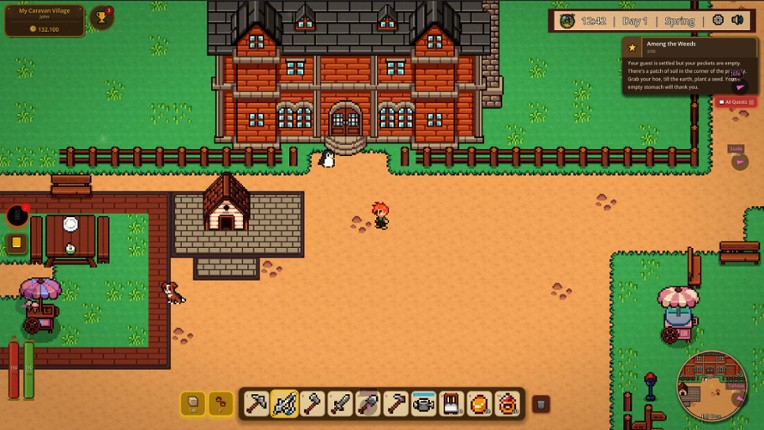This screenshot has width=764, height=430.
Task: Open the inventory box button
Action: click(193, 403)
